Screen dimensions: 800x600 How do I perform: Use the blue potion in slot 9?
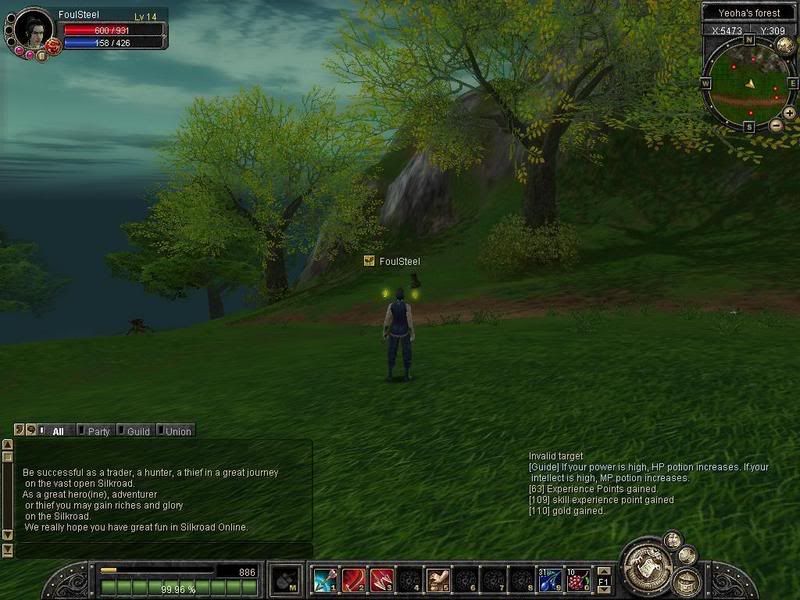550,579
